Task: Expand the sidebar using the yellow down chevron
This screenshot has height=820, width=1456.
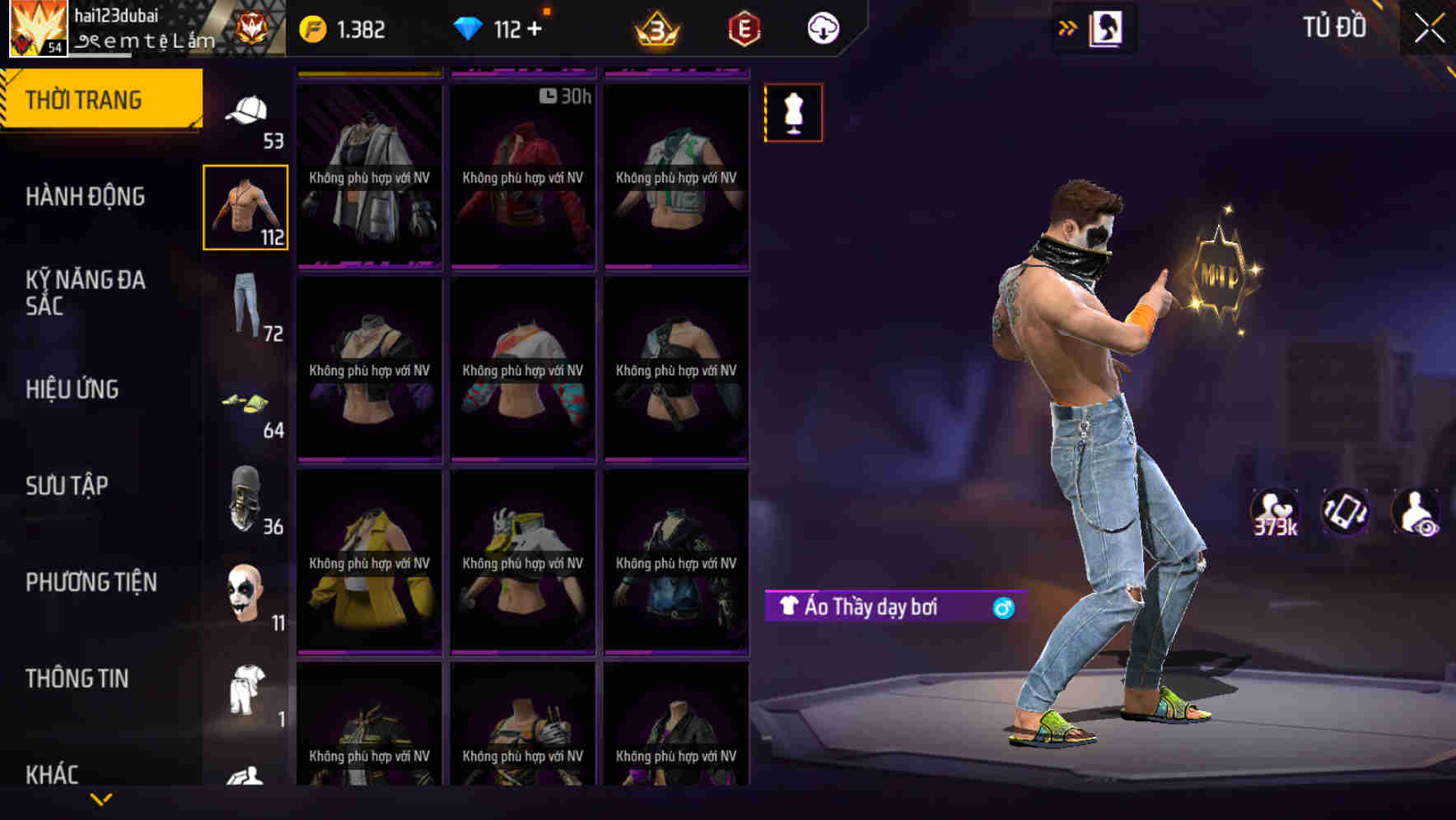Action: [x=101, y=797]
